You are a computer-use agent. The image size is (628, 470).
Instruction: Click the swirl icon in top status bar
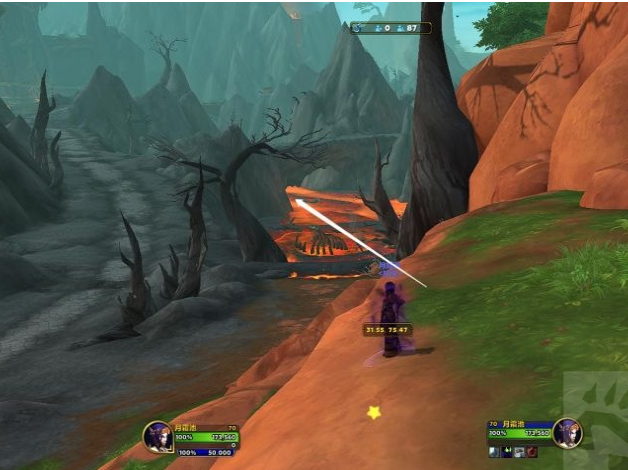point(358,28)
